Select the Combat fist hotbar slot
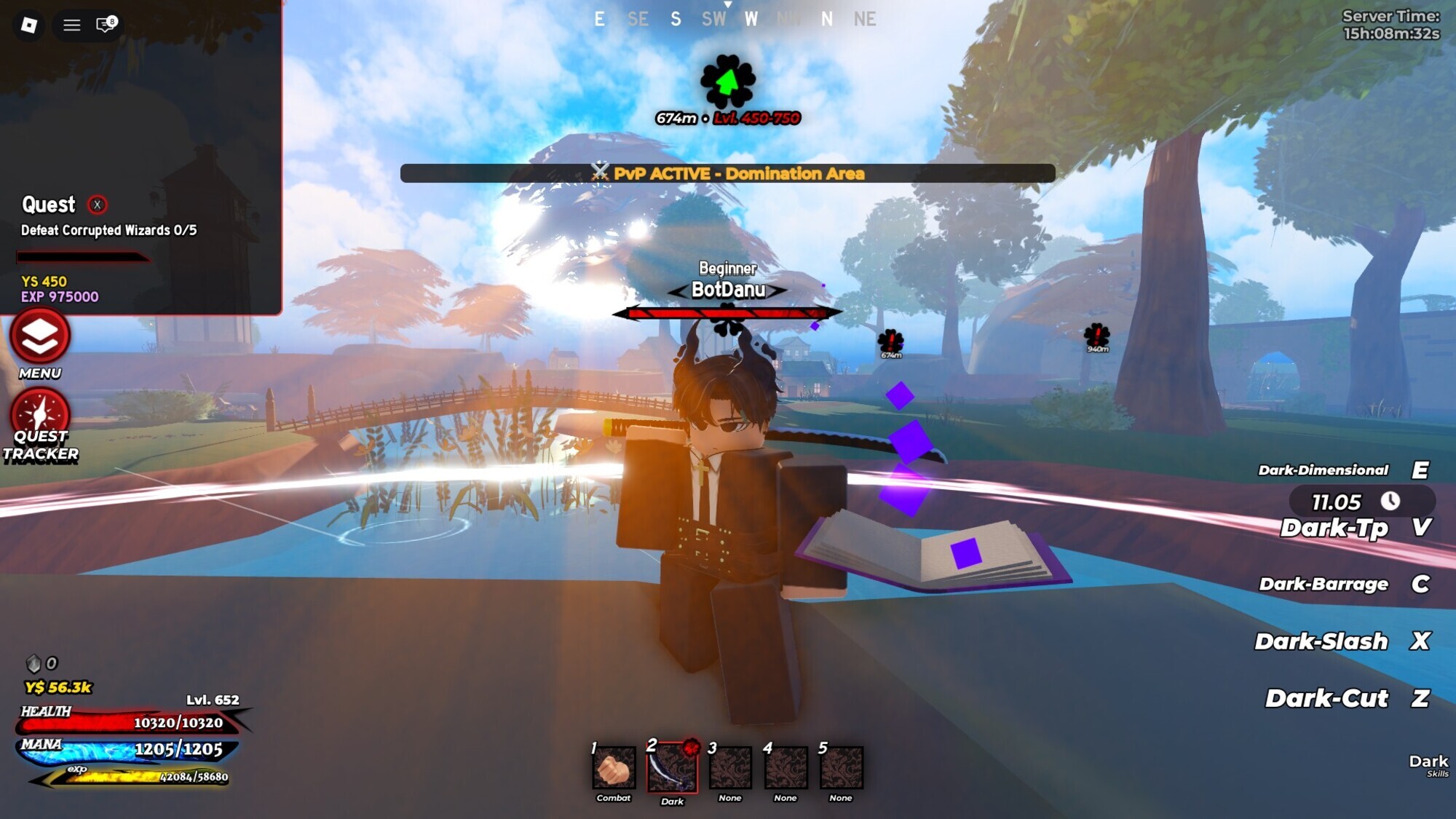1456x819 pixels. point(614,768)
